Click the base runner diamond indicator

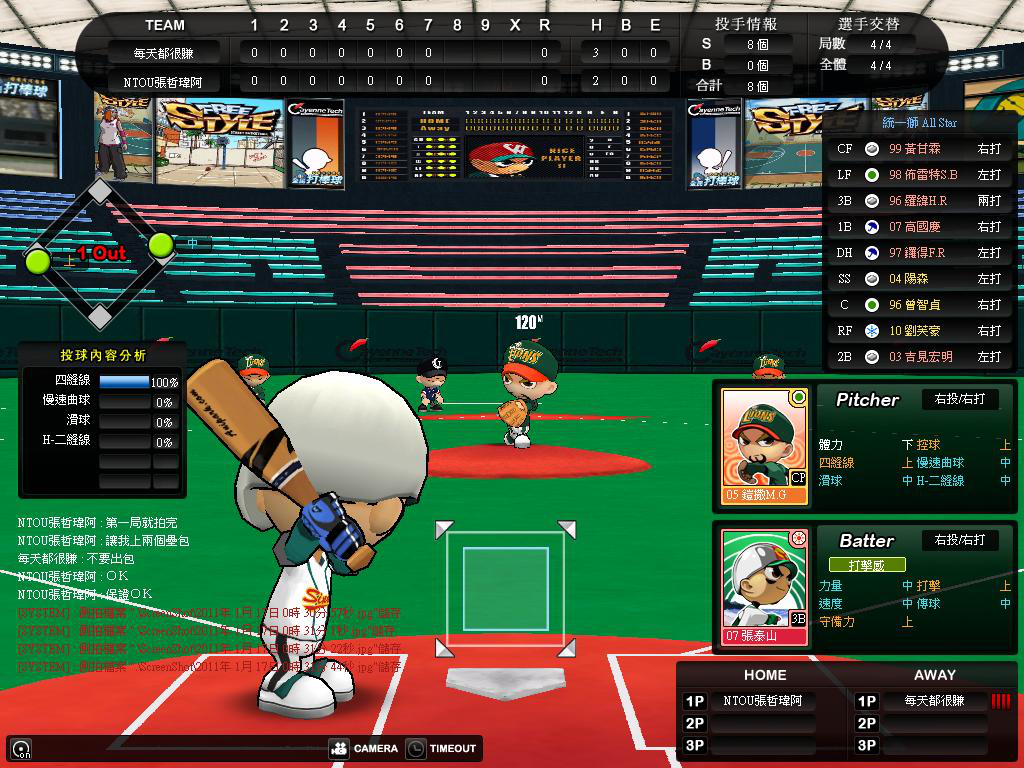99,254
